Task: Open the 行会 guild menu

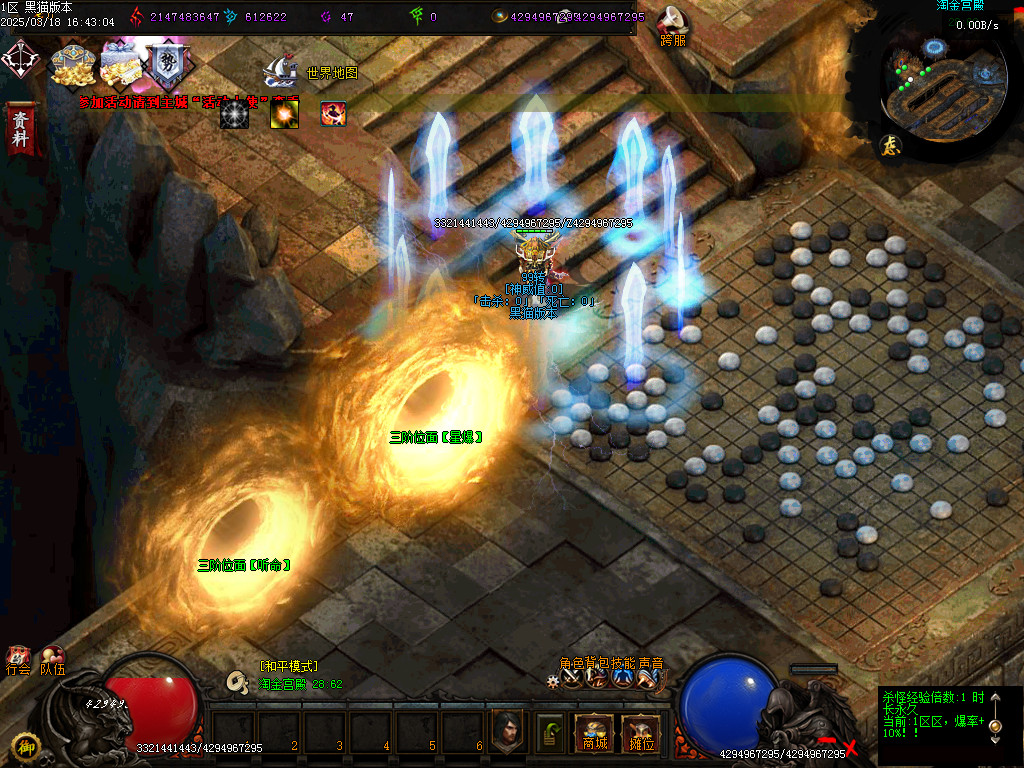Action: click(x=18, y=661)
